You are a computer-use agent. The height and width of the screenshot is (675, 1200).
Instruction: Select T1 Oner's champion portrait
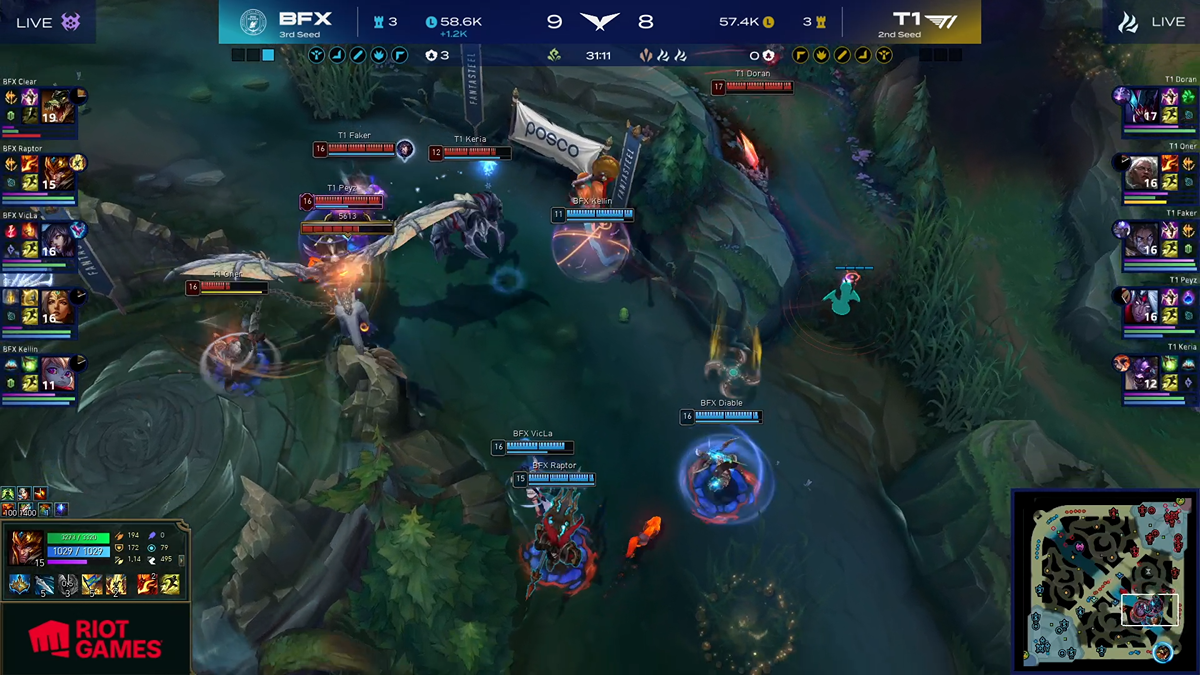tap(1142, 172)
